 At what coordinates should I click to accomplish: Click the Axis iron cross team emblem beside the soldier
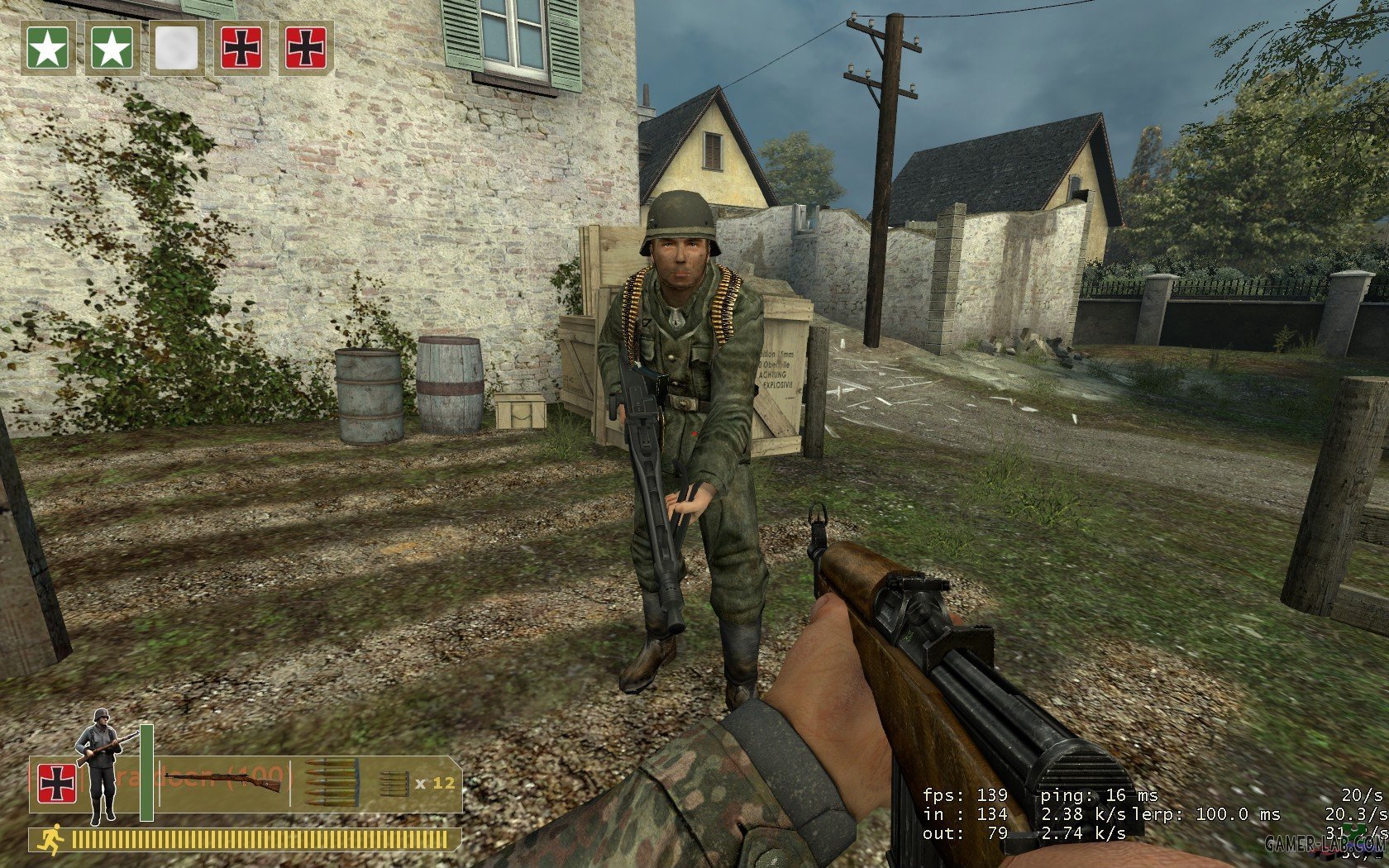tap(57, 783)
